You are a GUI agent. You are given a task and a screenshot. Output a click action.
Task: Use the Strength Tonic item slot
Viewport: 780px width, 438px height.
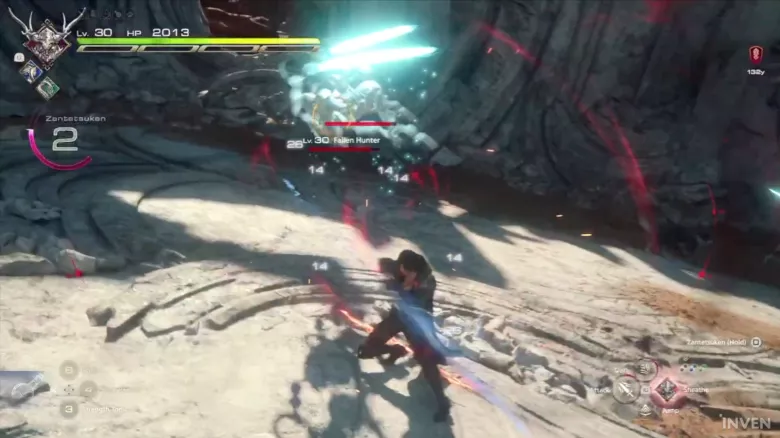coord(68,408)
